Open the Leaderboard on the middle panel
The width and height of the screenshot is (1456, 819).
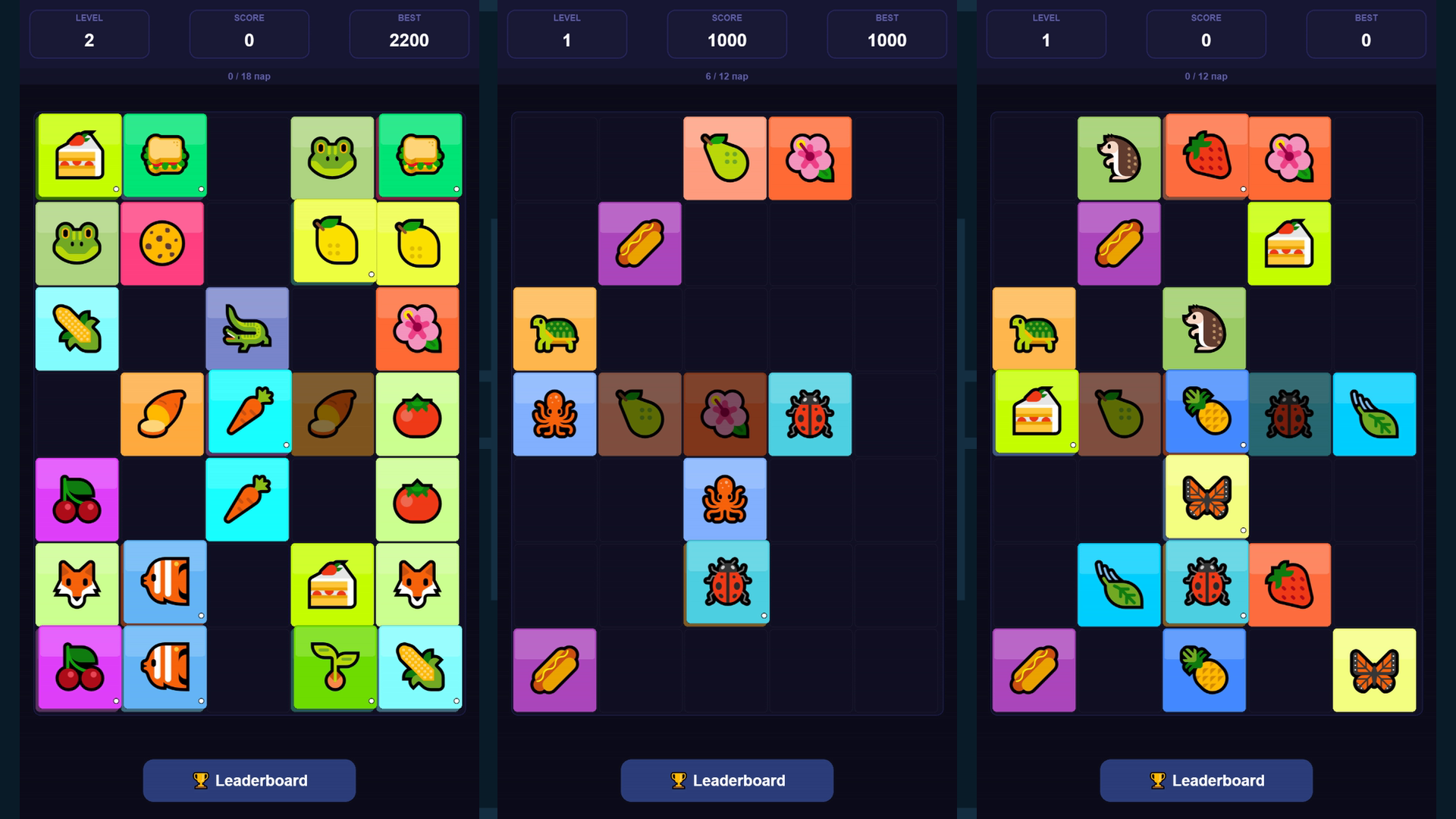pos(726,780)
